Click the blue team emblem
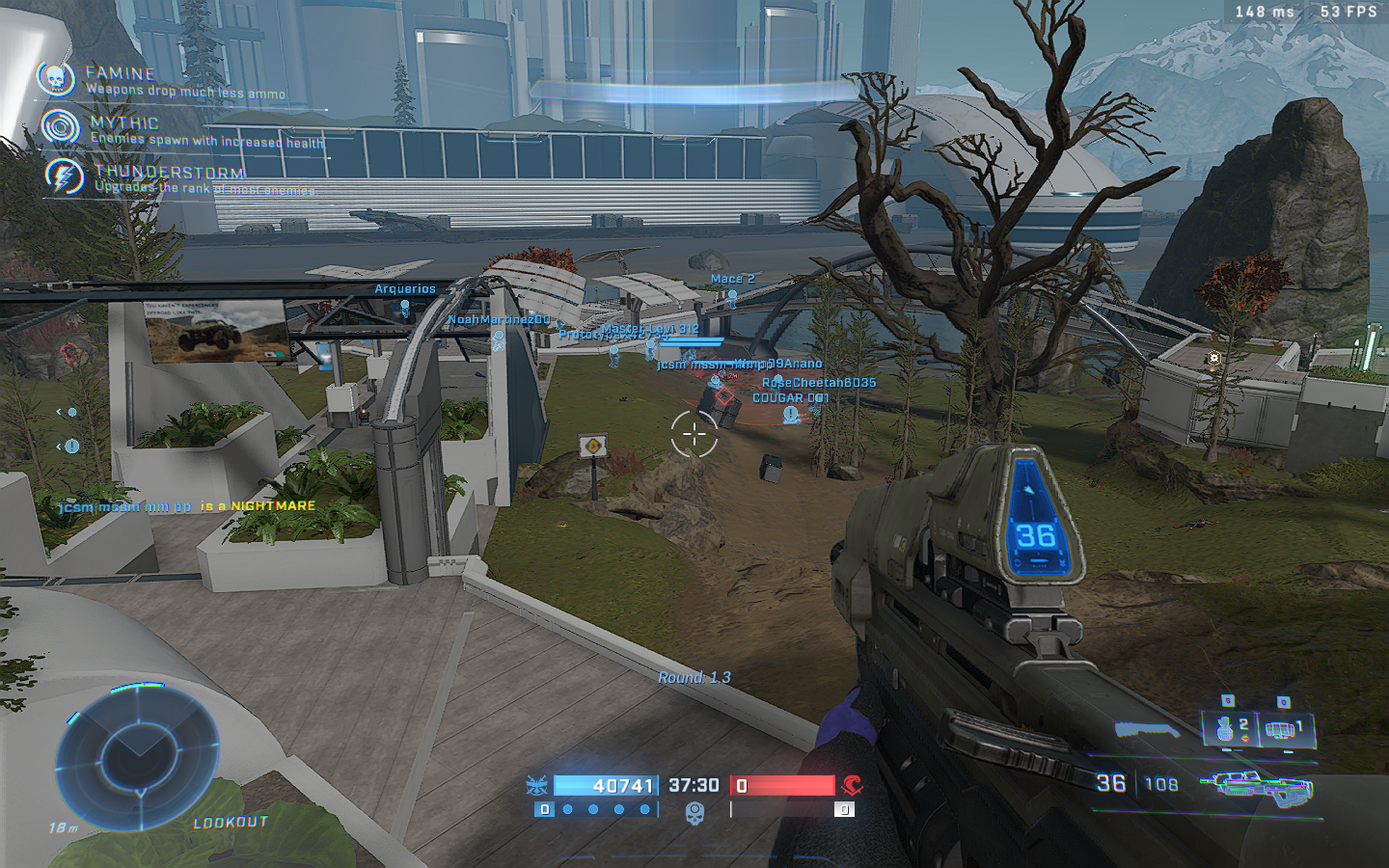The height and width of the screenshot is (868, 1389). coord(536,785)
